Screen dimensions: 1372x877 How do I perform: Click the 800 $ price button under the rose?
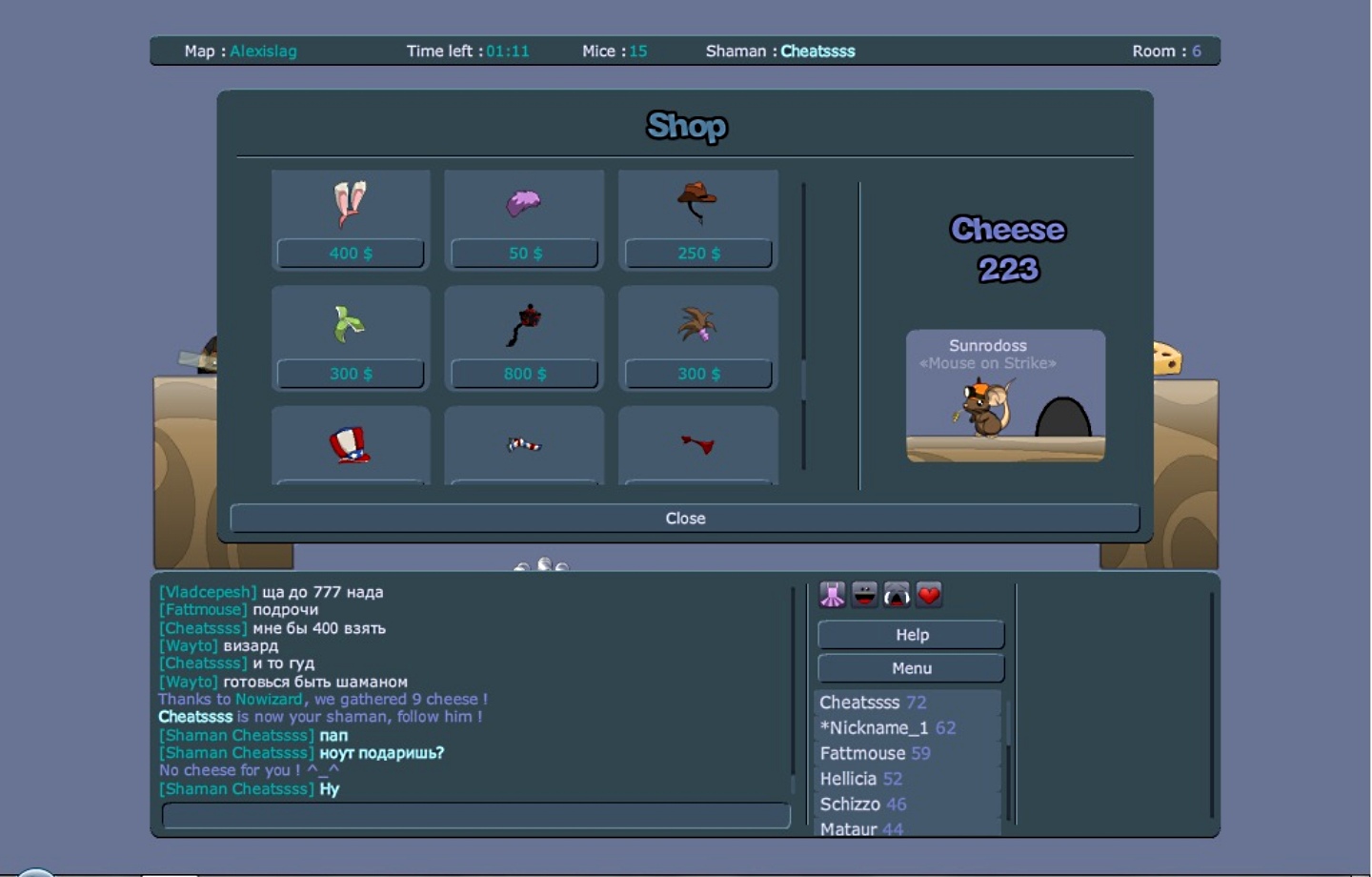(x=524, y=374)
